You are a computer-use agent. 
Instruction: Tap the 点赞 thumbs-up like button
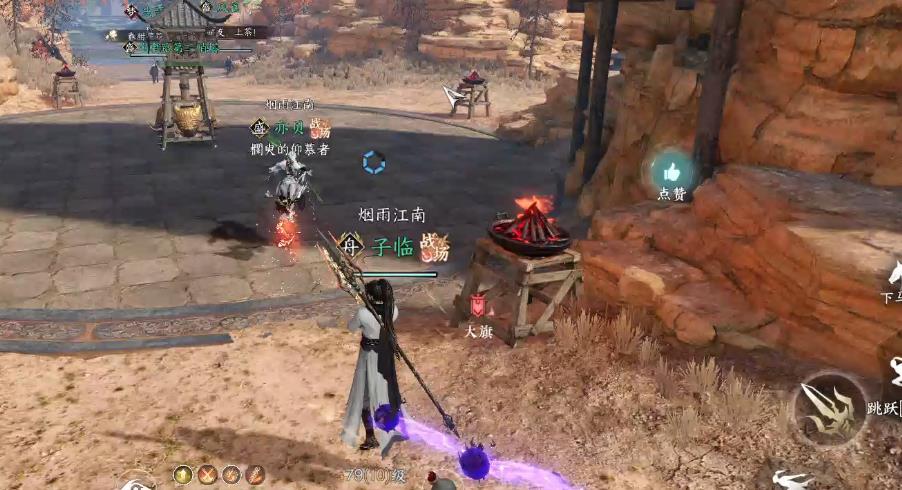coord(672,170)
